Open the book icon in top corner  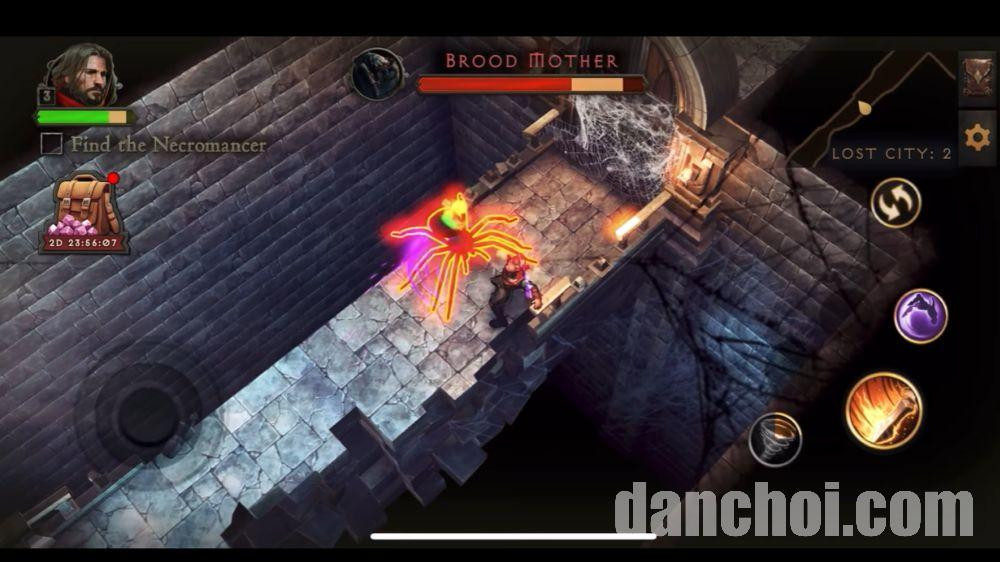(x=976, y=78)
